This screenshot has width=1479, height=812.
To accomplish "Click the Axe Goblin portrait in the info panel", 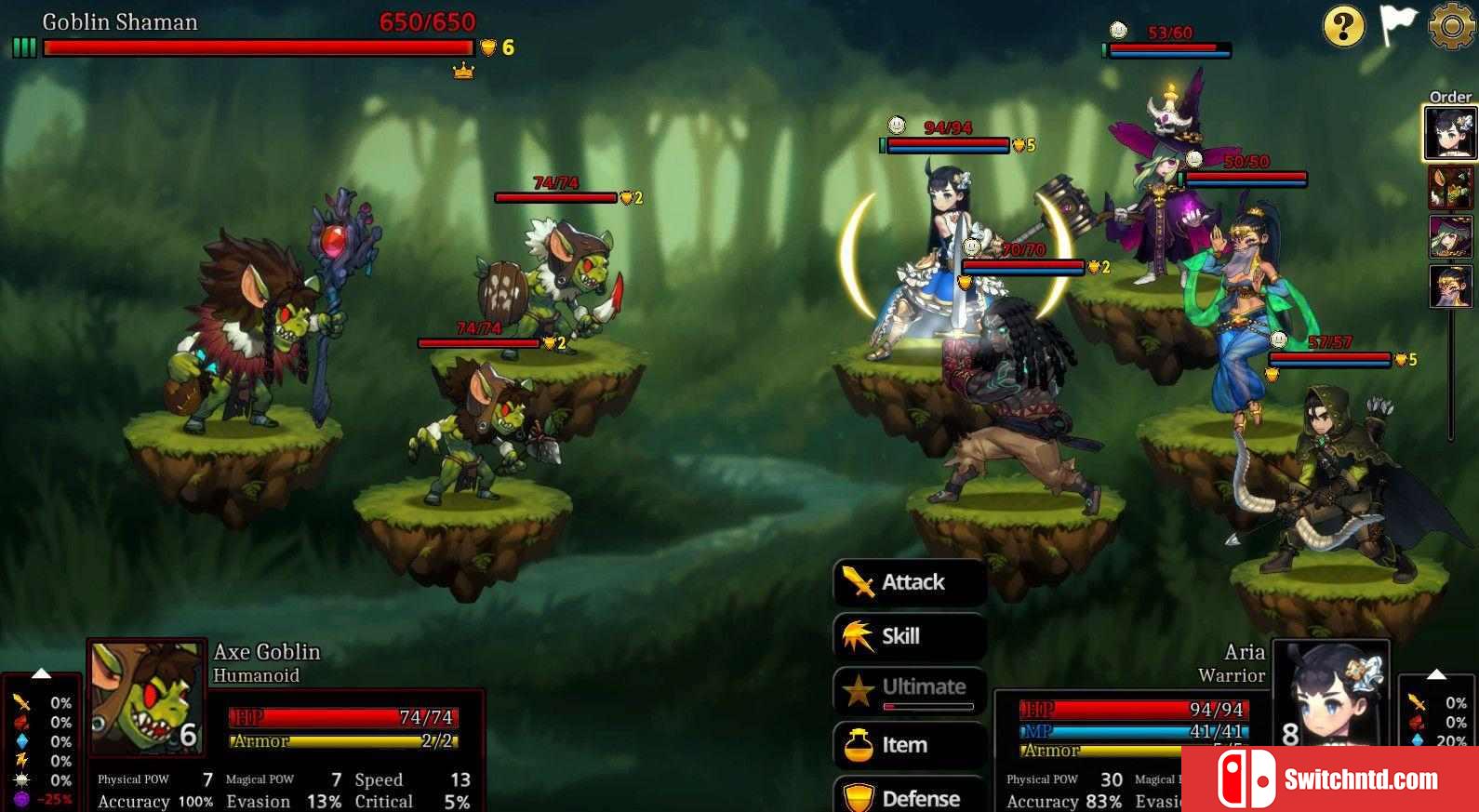I will (x=147, y=698).
